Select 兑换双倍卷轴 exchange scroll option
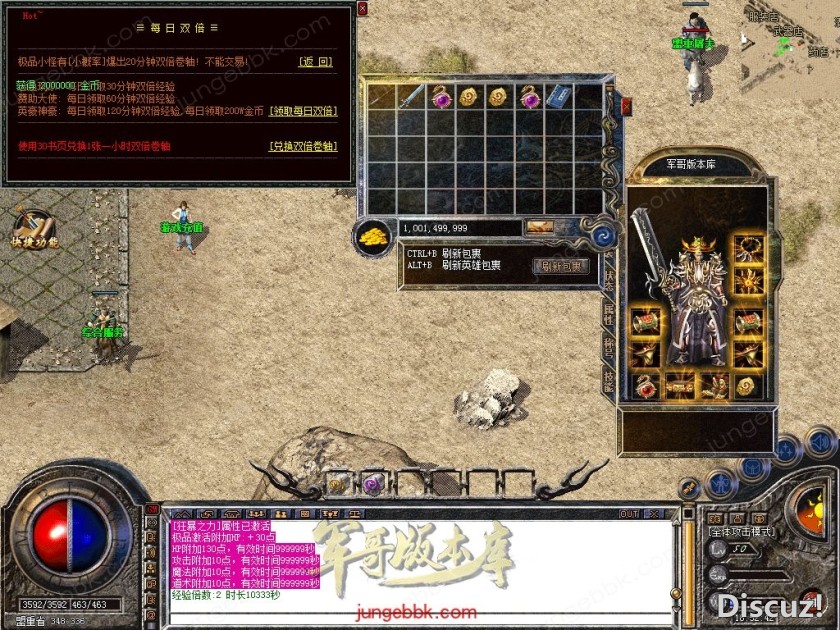840x630 pixels. pyautogui.click(x=303, y=145)
